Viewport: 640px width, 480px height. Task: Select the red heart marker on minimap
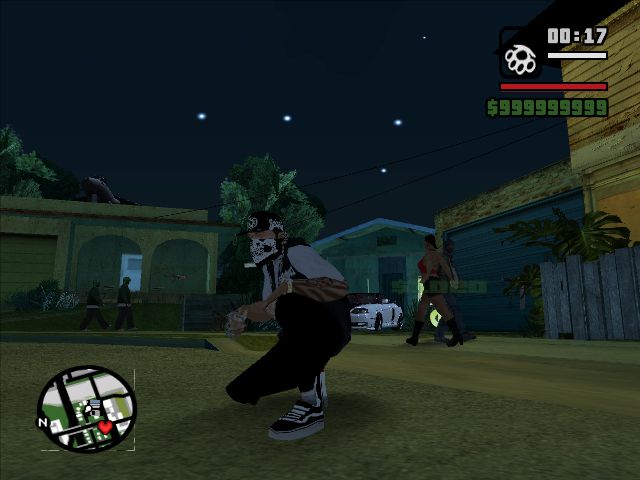[x=104, y=427]
